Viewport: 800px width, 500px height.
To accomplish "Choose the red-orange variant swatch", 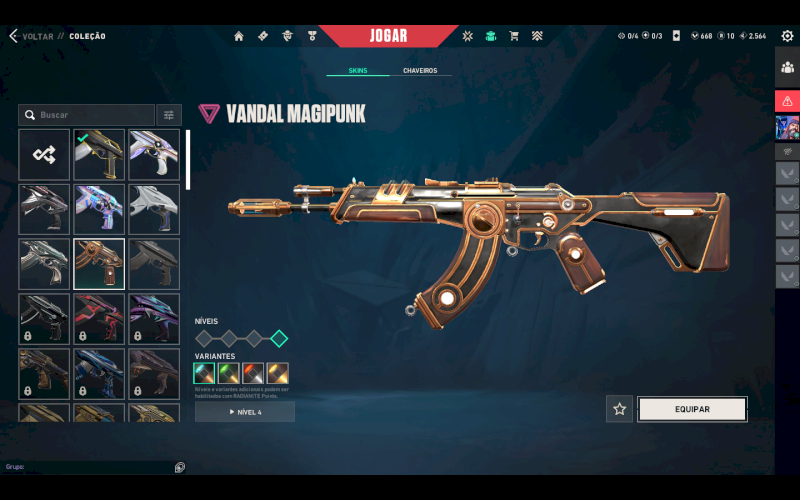I will tap(253, 374).
